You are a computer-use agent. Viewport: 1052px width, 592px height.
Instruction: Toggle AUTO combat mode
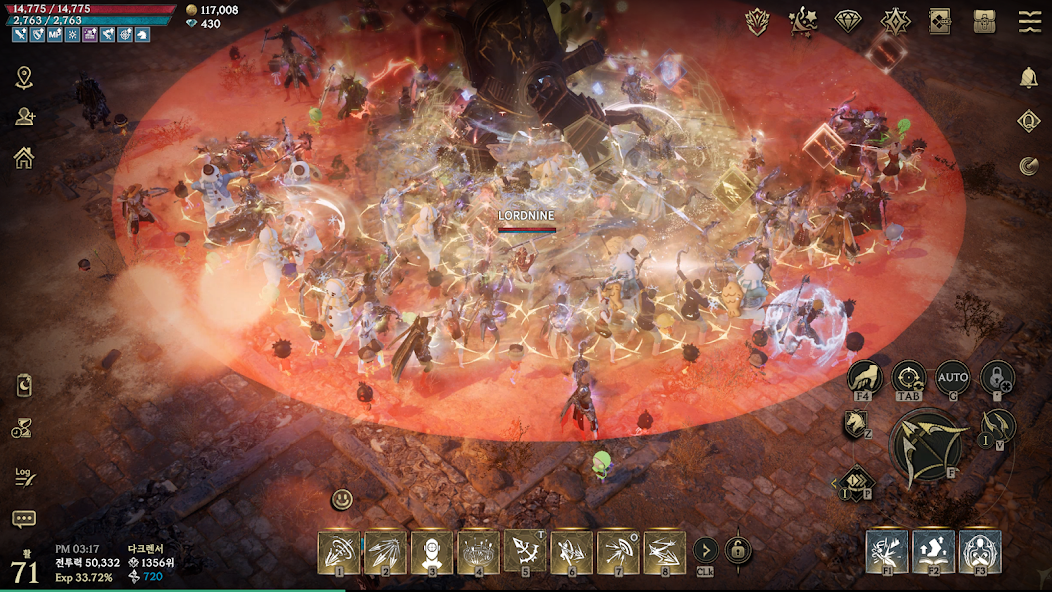pyautogui.click(x=953, y=379)
